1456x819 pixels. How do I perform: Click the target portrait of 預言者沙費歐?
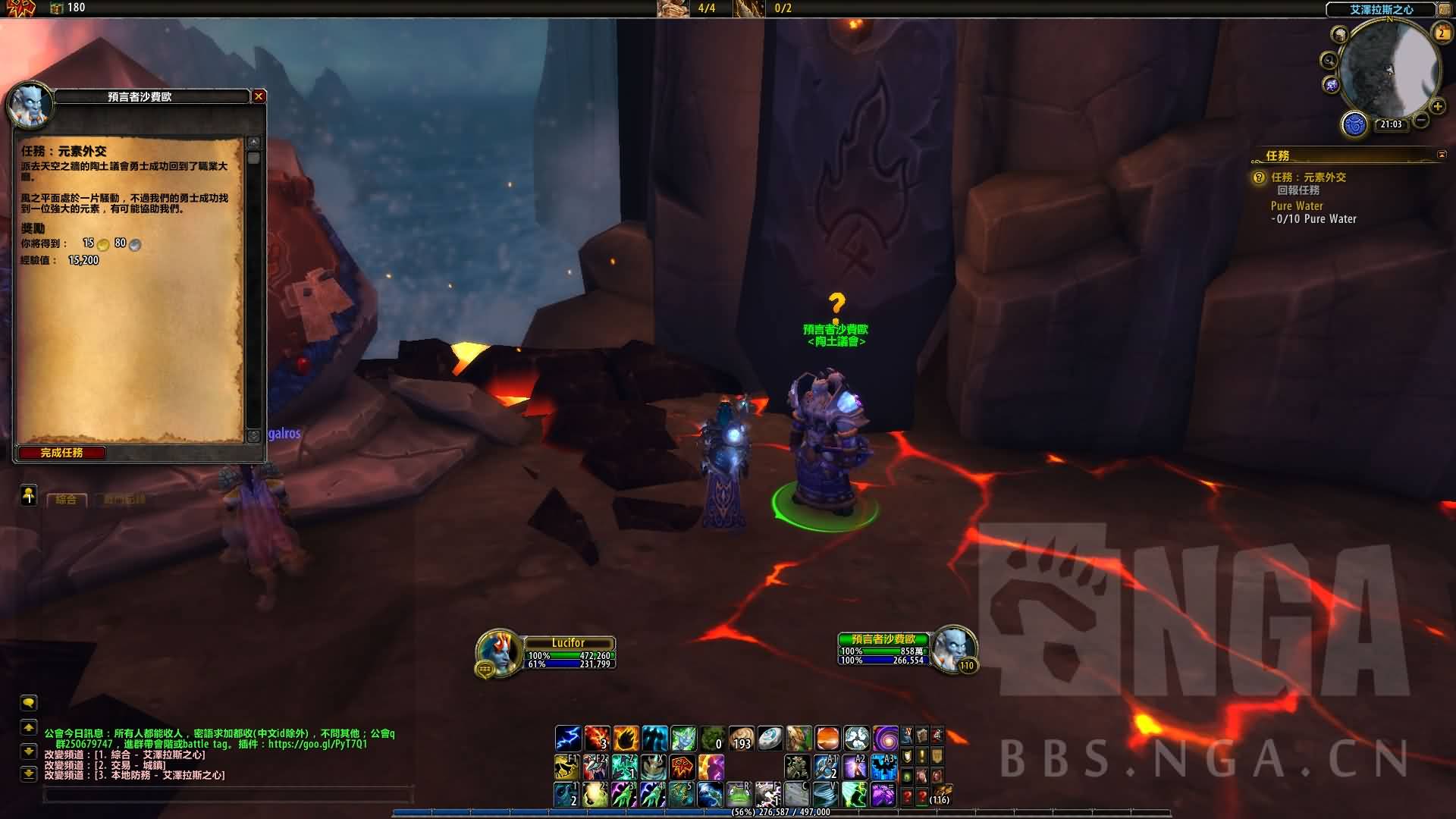[x=952, y=648]
